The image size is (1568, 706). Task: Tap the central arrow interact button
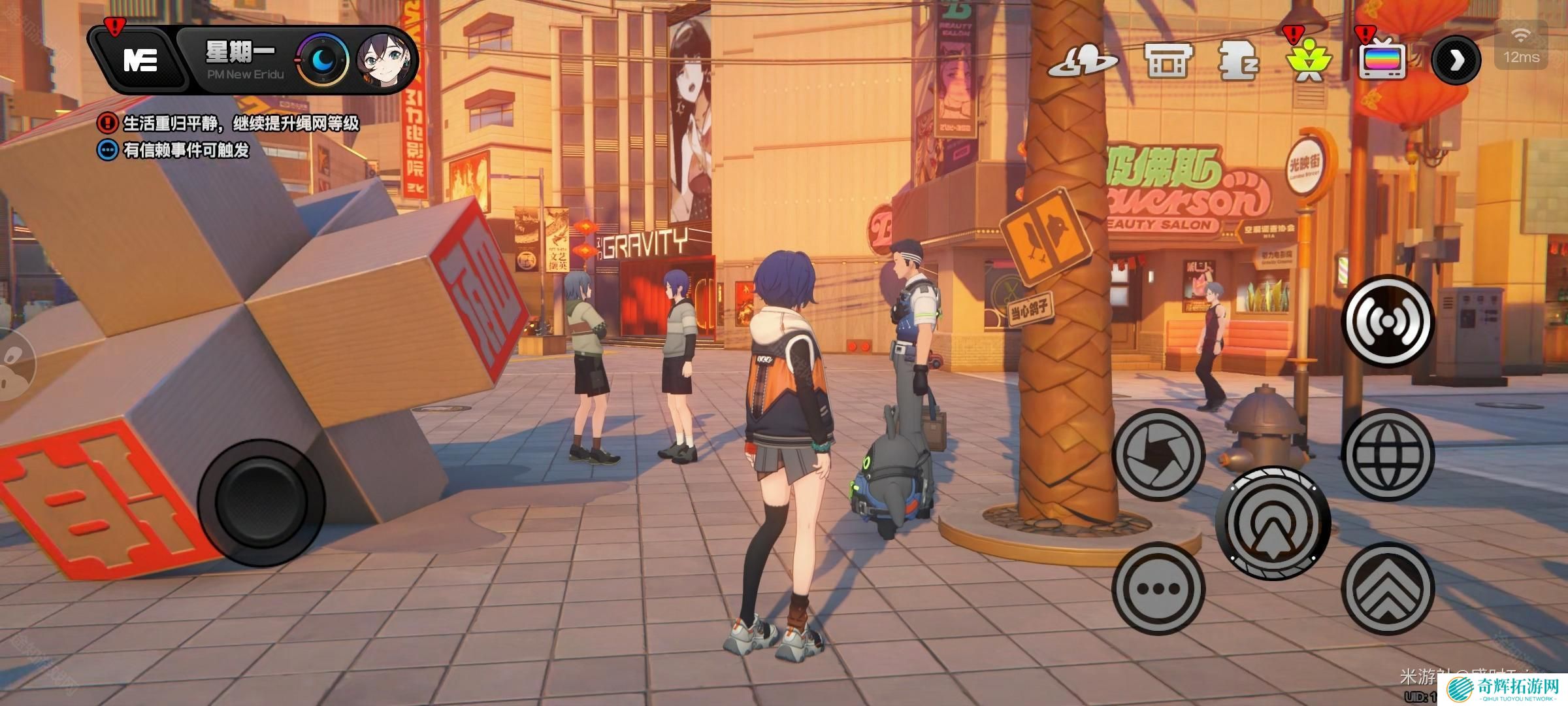[1273, 523]
